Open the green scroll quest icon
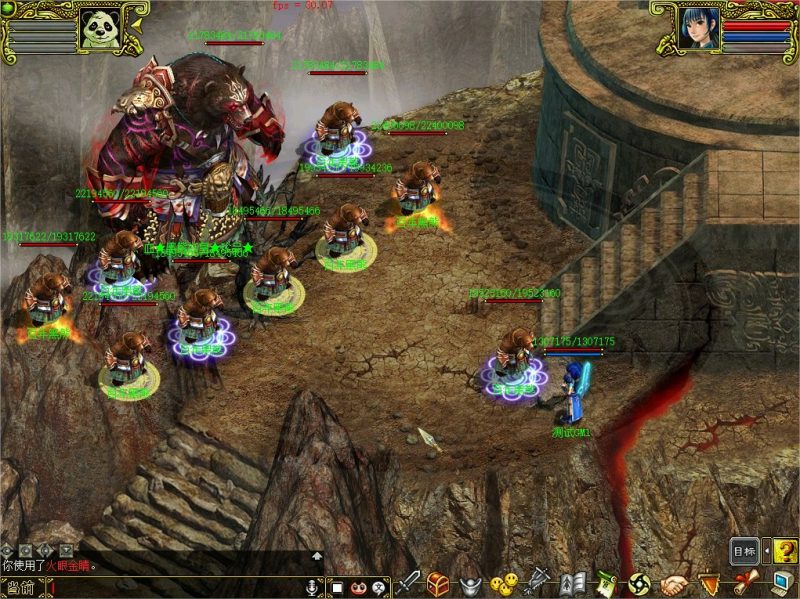Image resolution: width=800 pixels, height=599 pixels. (605, 583)
